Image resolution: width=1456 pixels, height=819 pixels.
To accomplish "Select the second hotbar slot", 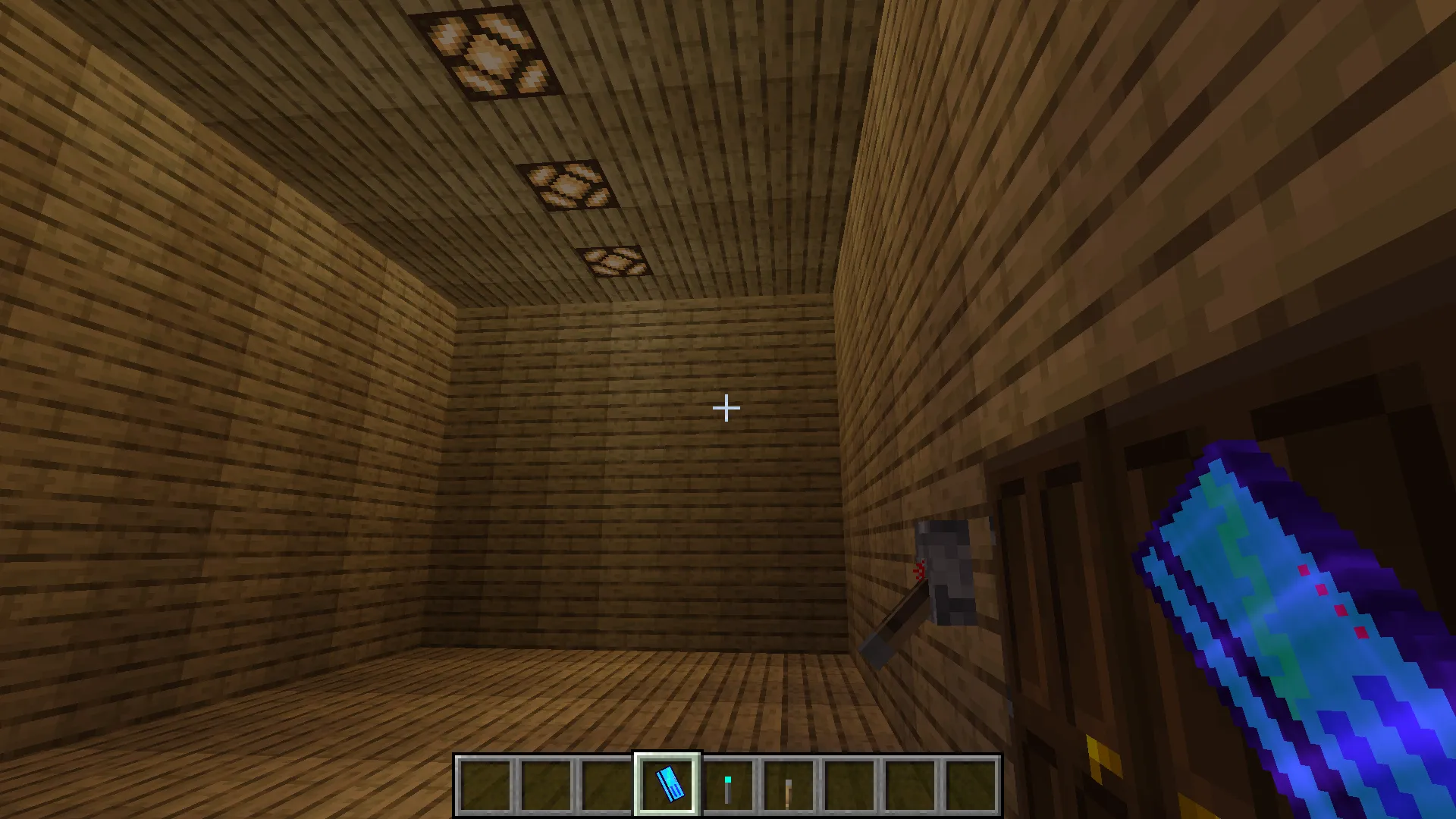I will tap(544, 785).
